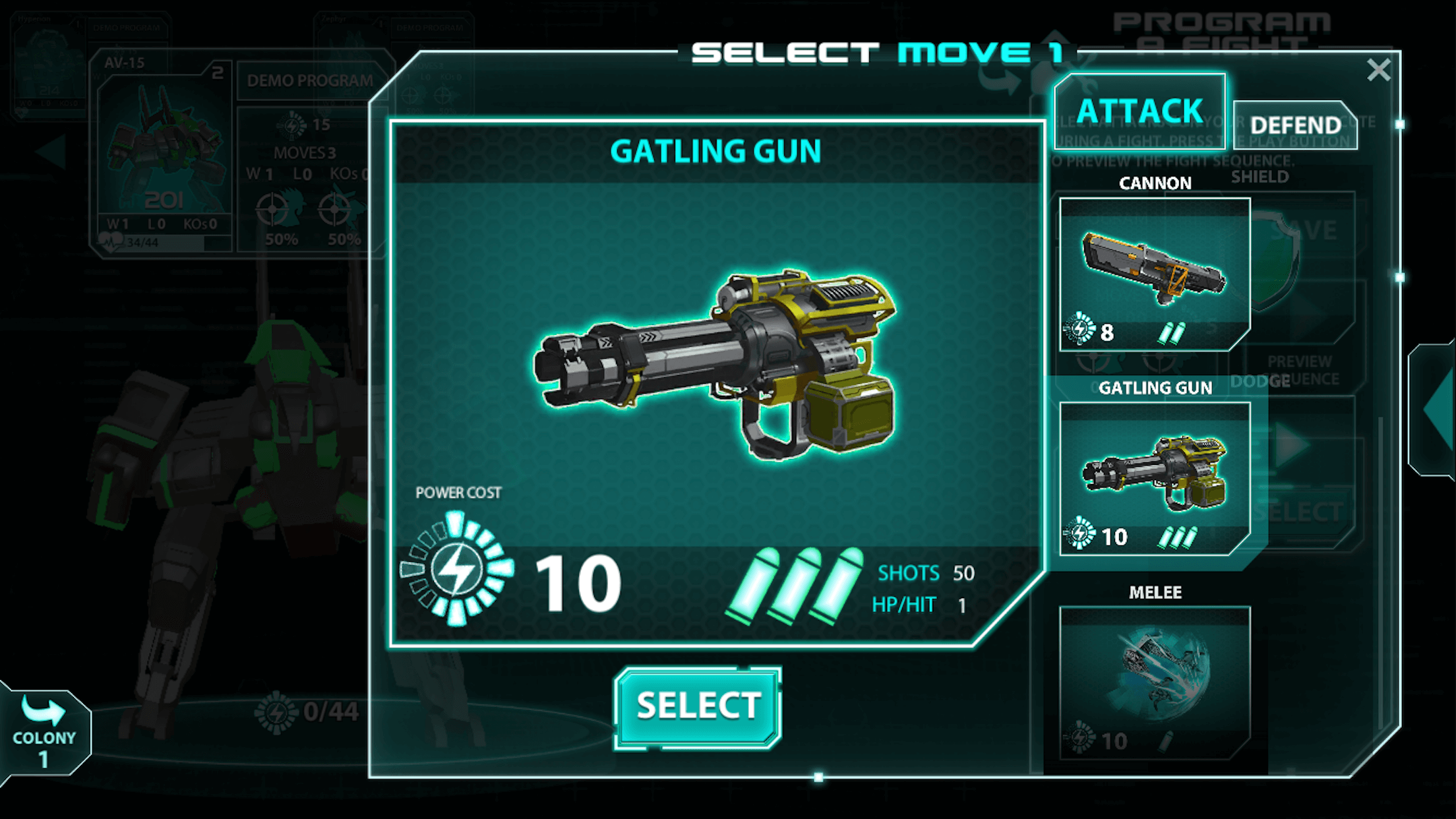
Task: Switch to the Attack tab
Action: pyautogui.click(x=1139, y=111)
